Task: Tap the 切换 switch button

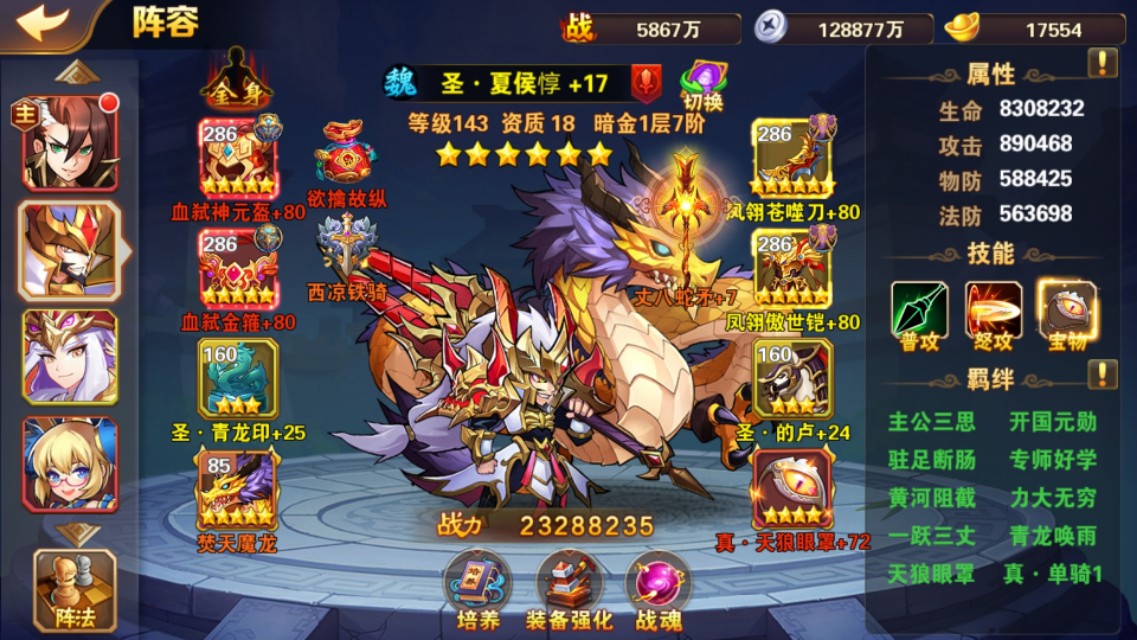Action: pyautogui.click(x=703, y=84)
